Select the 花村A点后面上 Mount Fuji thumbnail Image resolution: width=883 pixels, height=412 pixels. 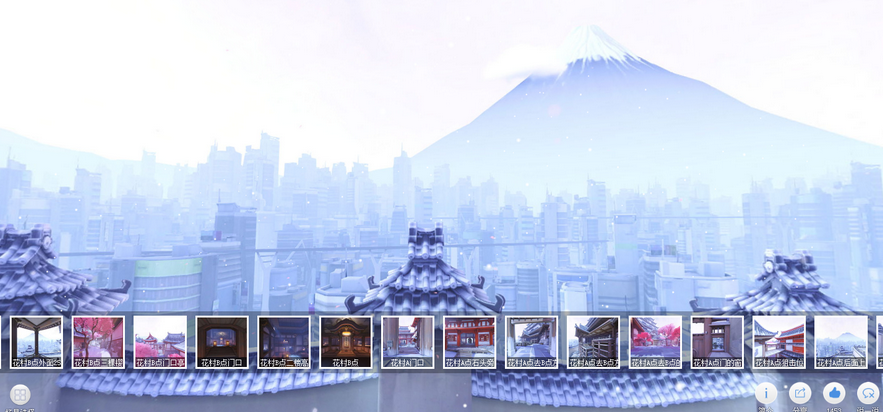coord(841,342)
